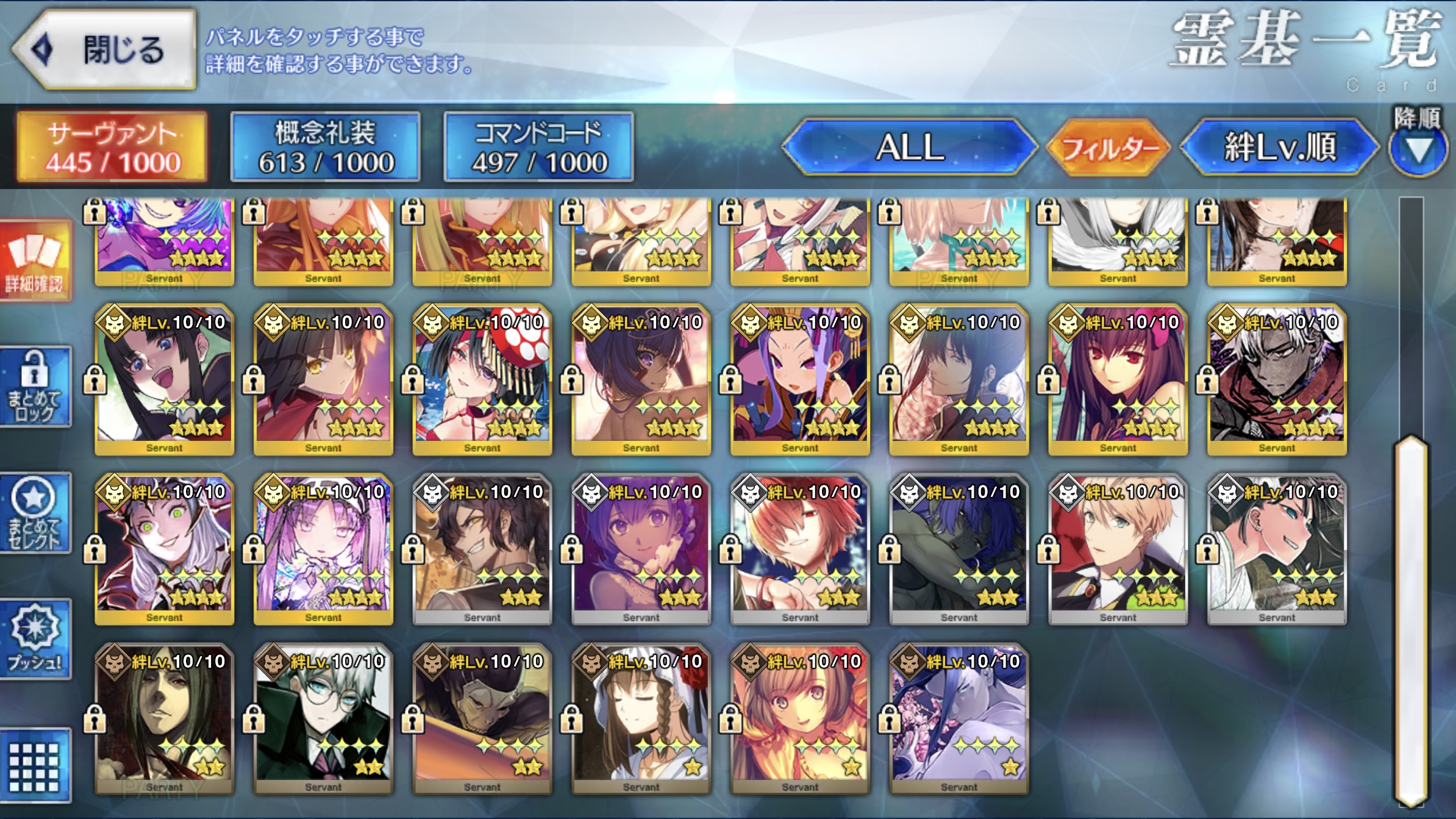The image size is (1456, 819).
Task: Pick the green-haired glasses servant card
Action: (x=323, y=718)
